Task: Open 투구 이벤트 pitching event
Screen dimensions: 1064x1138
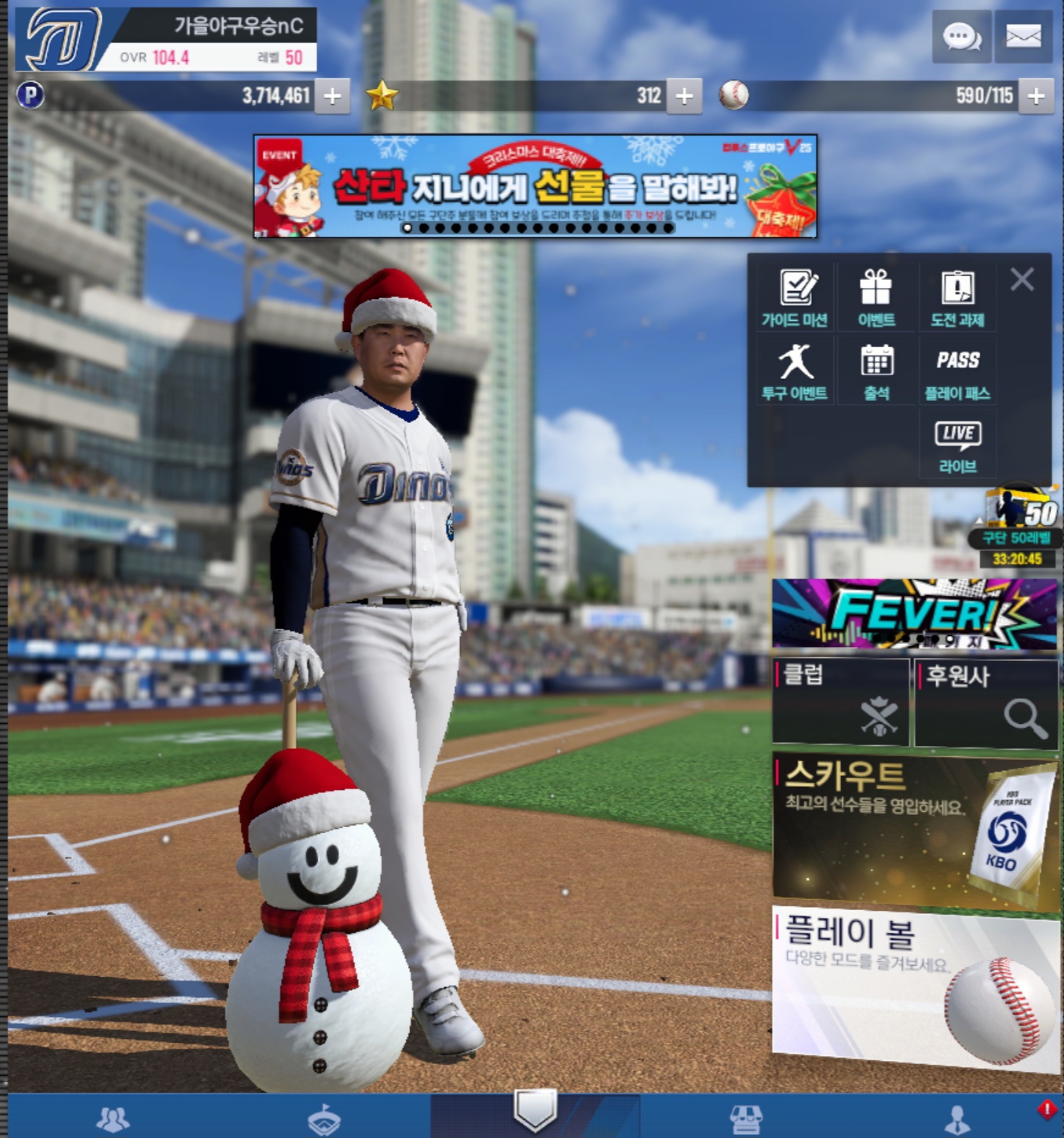Action: tap(795, 372)
